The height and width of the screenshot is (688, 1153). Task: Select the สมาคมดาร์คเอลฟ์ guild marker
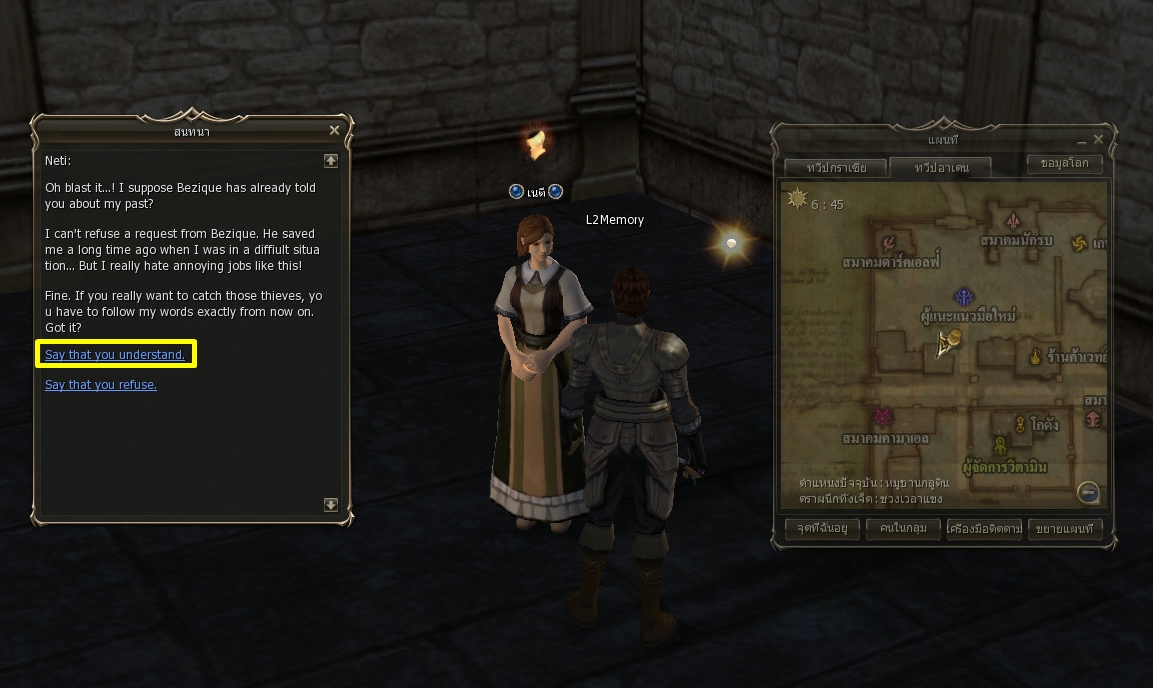tap(889, 243)
